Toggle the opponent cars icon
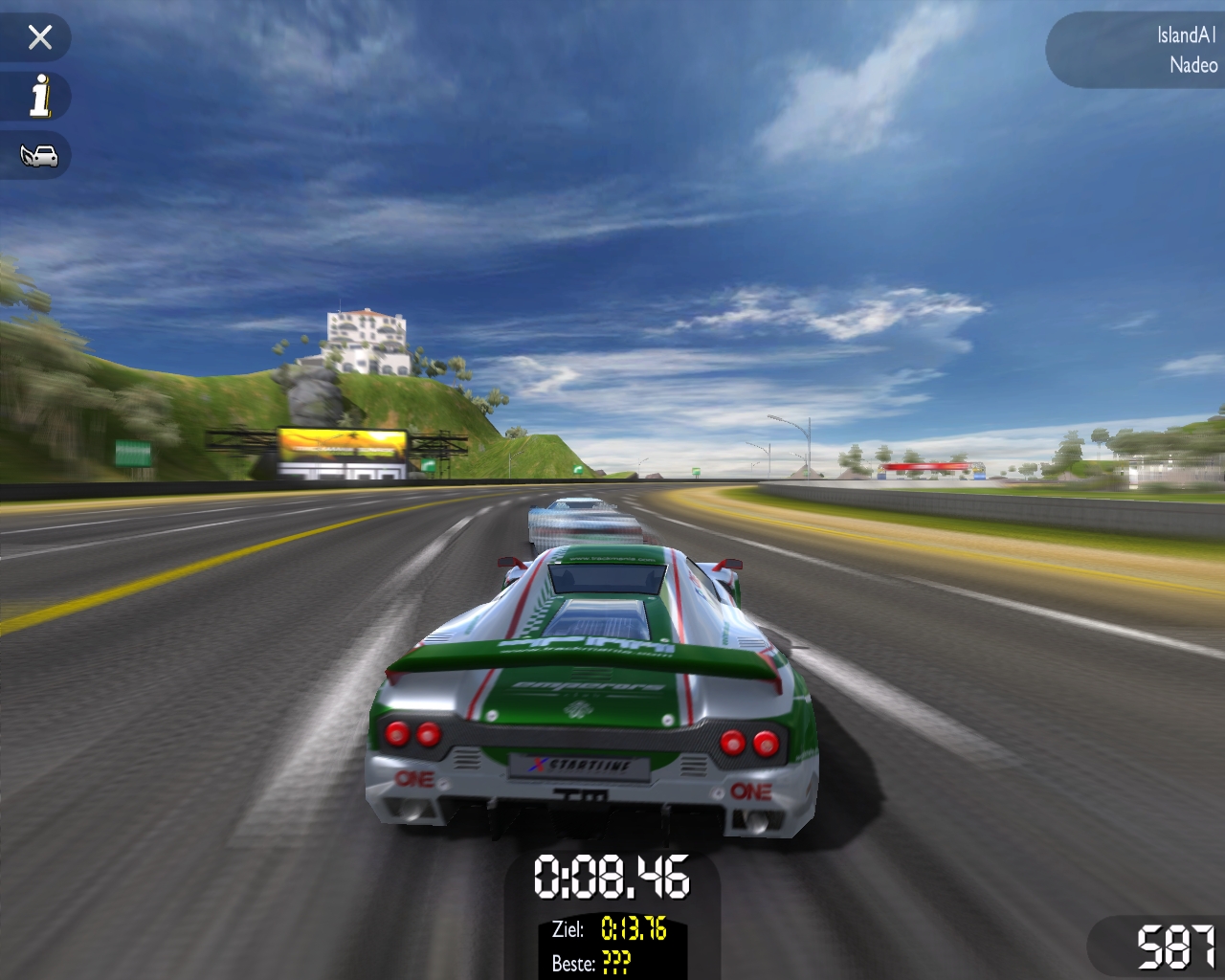 (x=39, y=155)
